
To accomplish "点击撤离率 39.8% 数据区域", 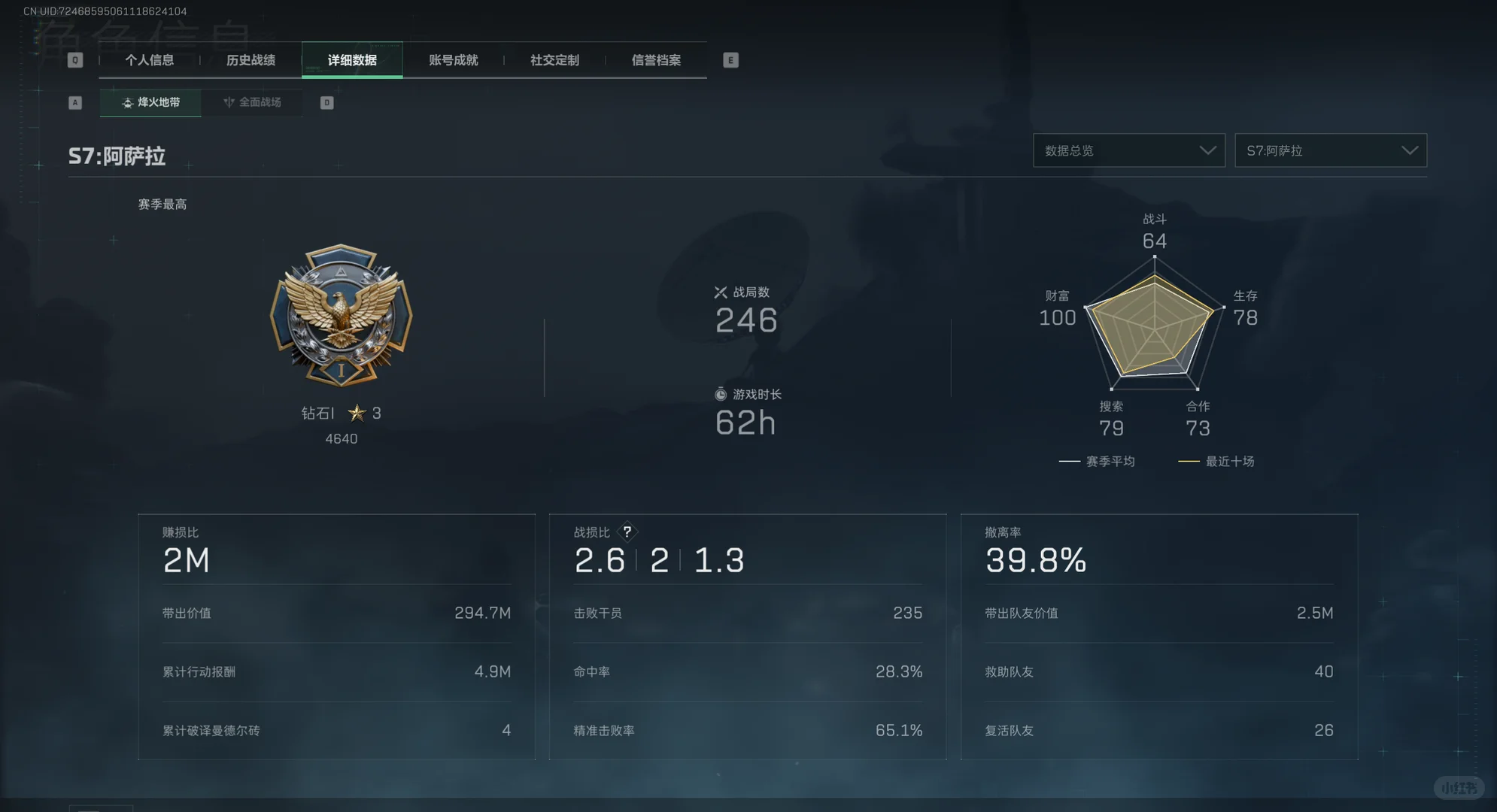I will coord(1037,560).
